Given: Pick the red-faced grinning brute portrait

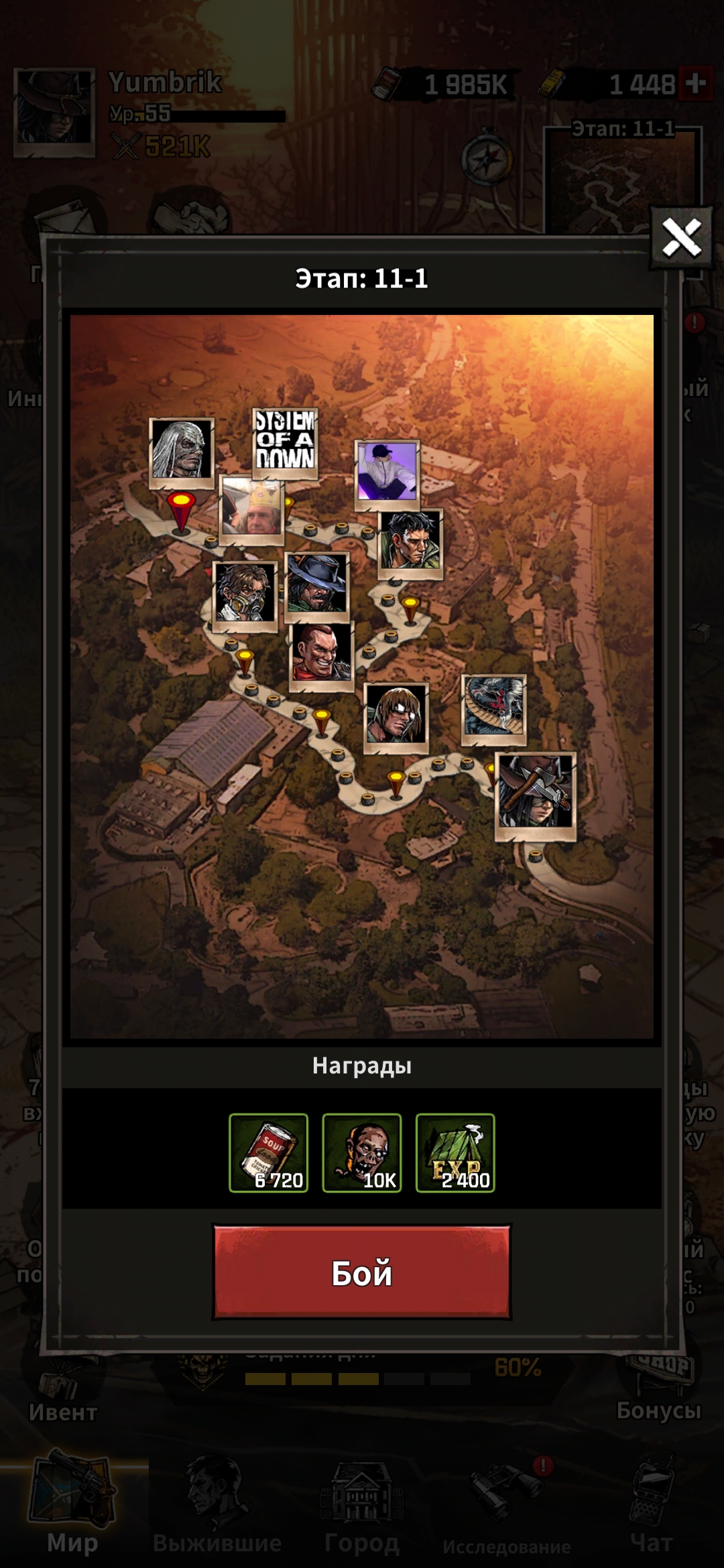Looking at the screenshot, I should coord(322,653).
